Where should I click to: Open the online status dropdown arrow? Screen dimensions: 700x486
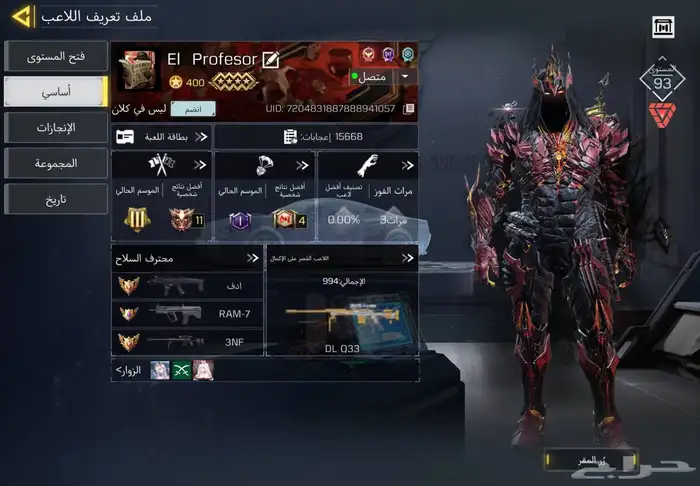tap(405, 76)
